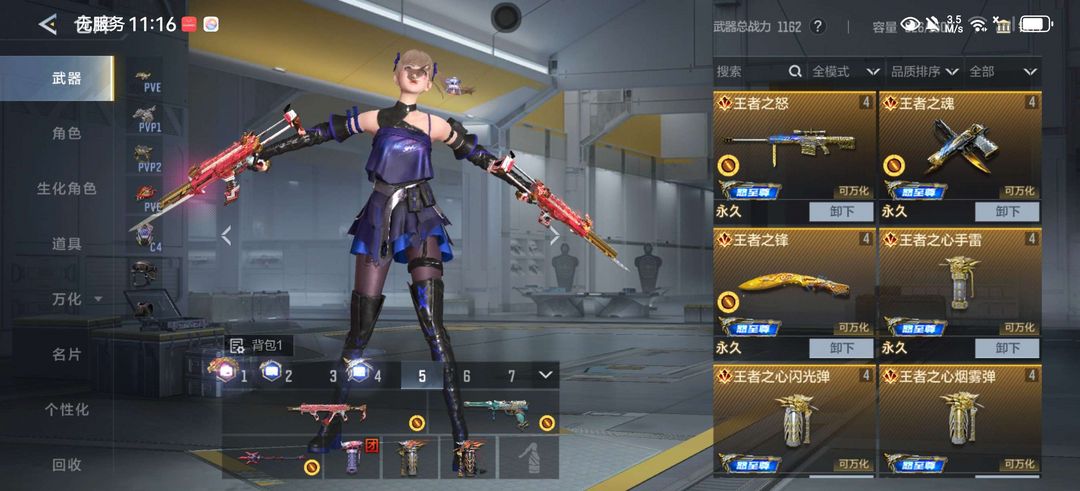The height and width of the screenshot is (491, 1080).
Task: Unequip 王者之魂 with its 卸下 button
Action: tap(1007, 212)
